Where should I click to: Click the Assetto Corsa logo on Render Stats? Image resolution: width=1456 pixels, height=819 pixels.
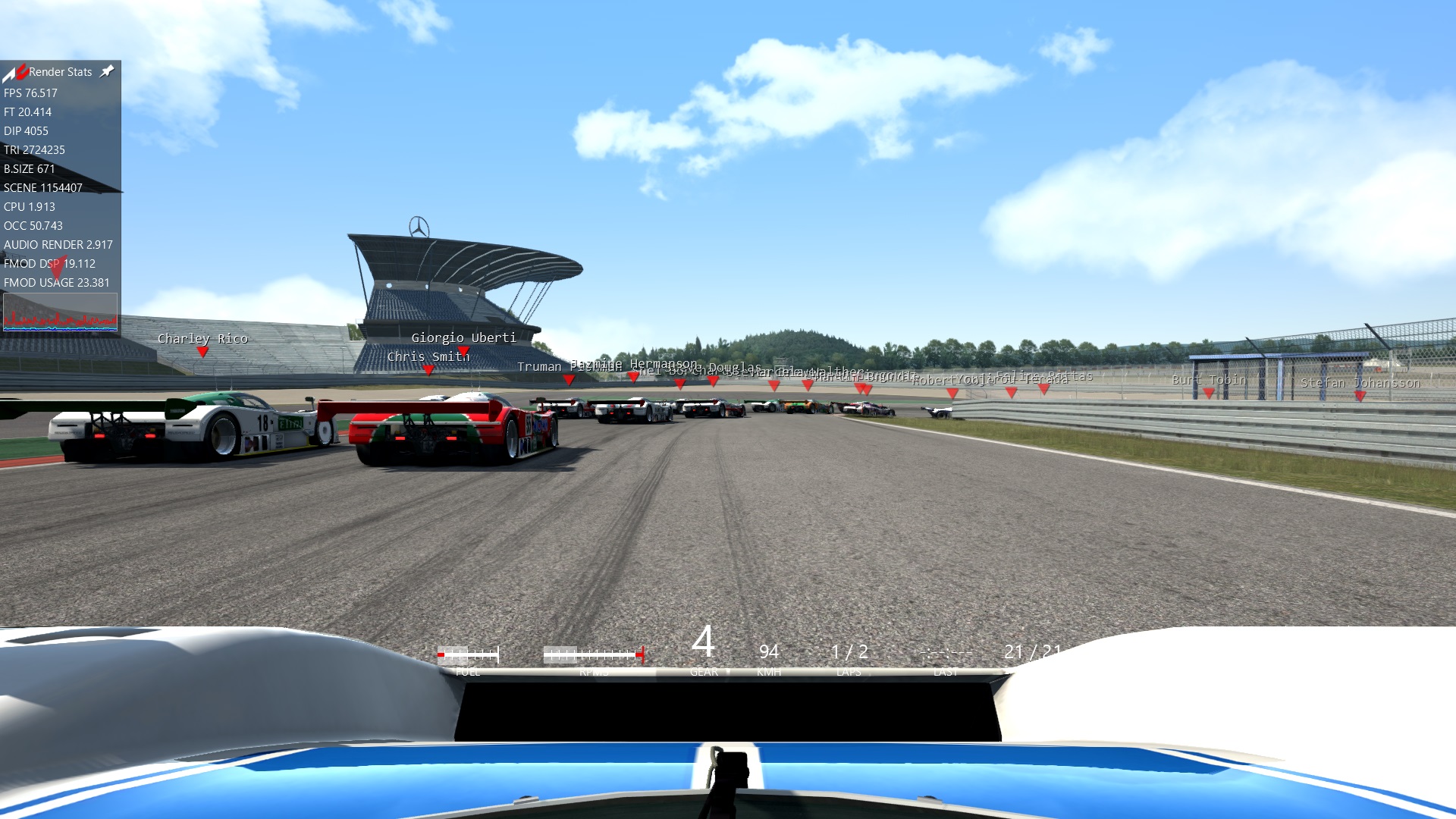pos(14,72)
